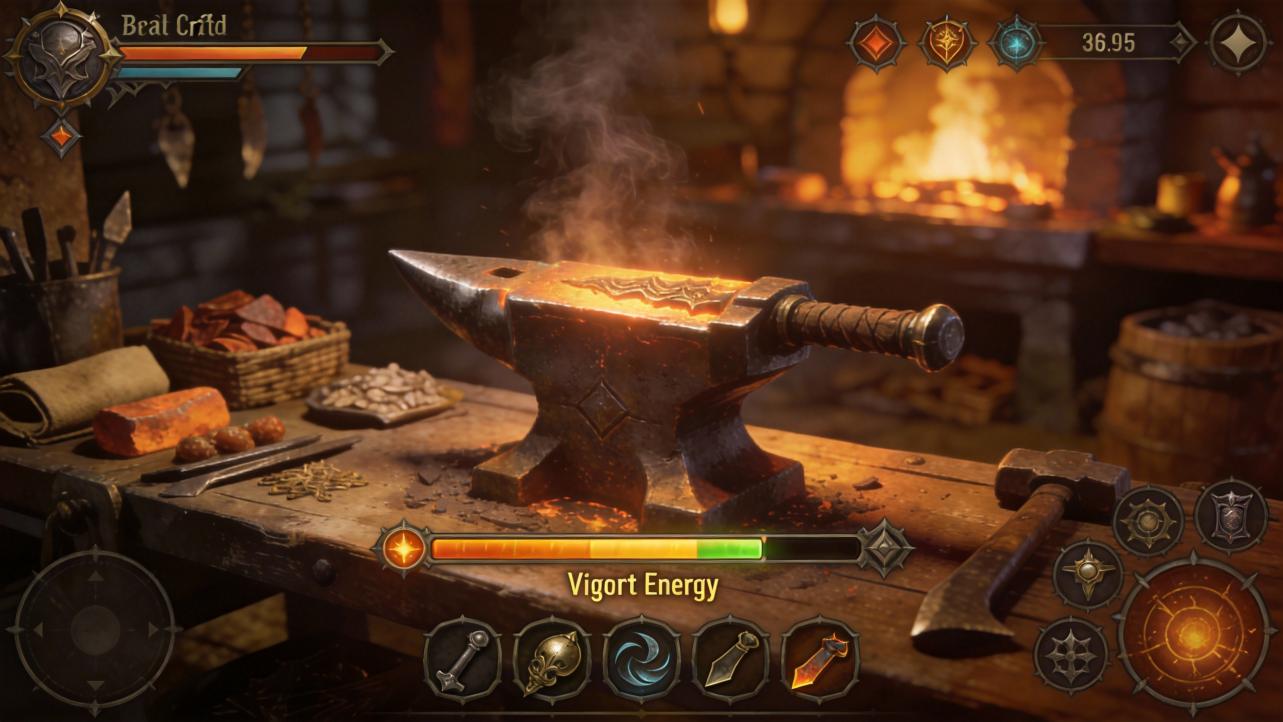Click the orange spark icon beside energy bar
Image resolution: width=1283 pixels, height=722 pixels.
click(x=404, y=549)
